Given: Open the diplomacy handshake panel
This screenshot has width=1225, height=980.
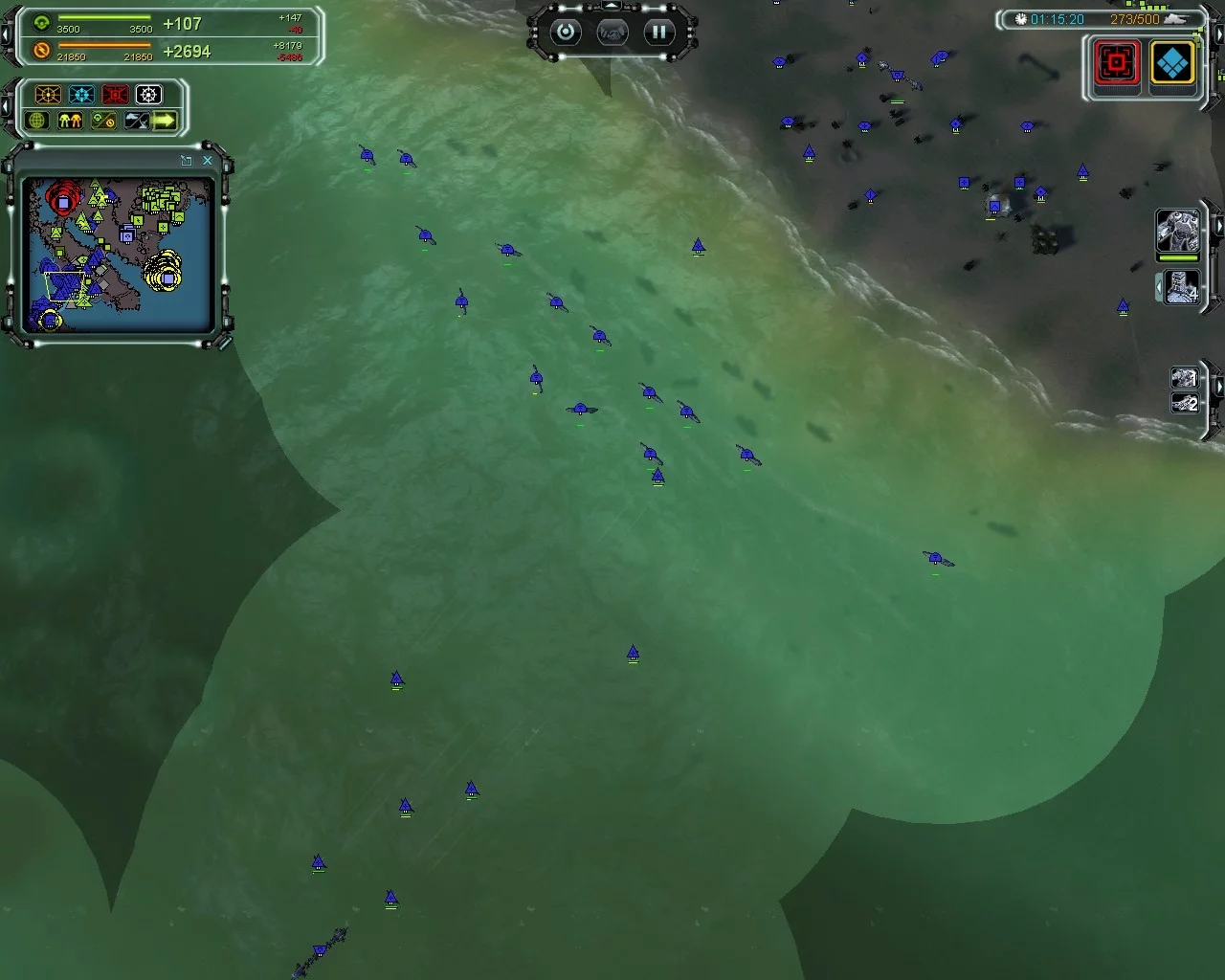Looking at the screenshot, I should click(x=612, y=33).
